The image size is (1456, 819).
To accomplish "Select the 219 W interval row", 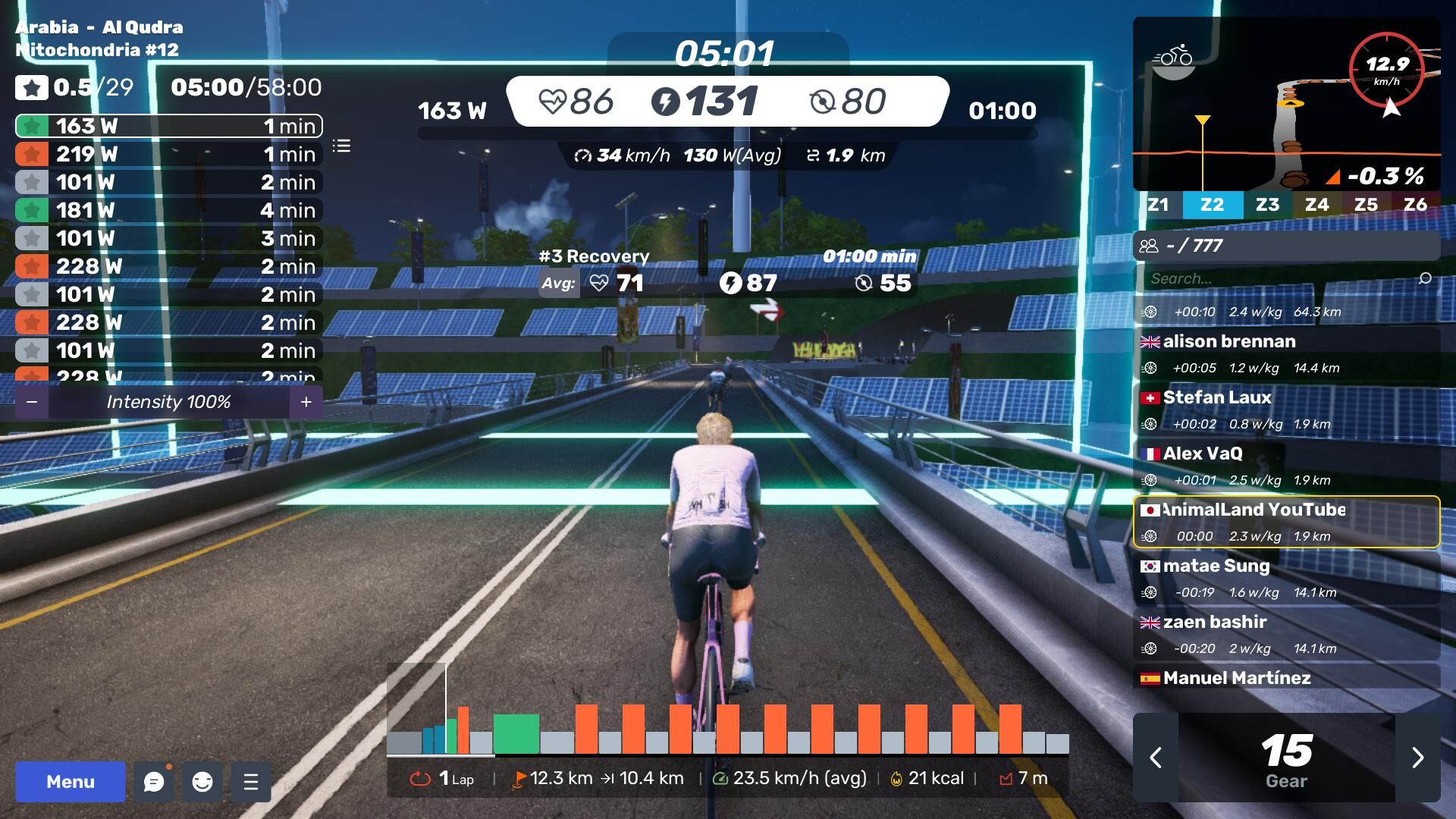I will (x=168, y=154).
